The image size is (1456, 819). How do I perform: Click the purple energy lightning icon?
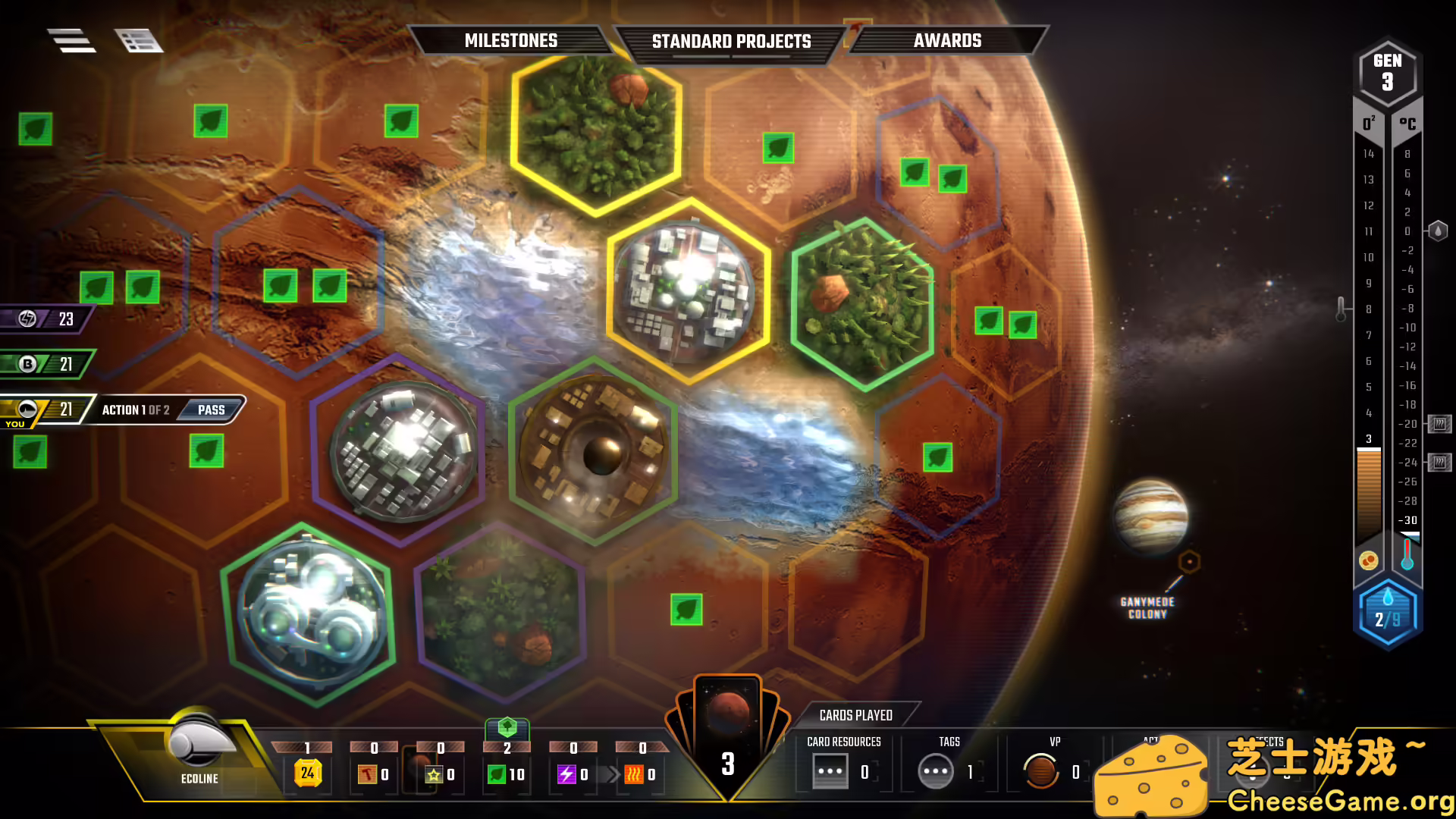pyautogui.click(x=567, y=774)
